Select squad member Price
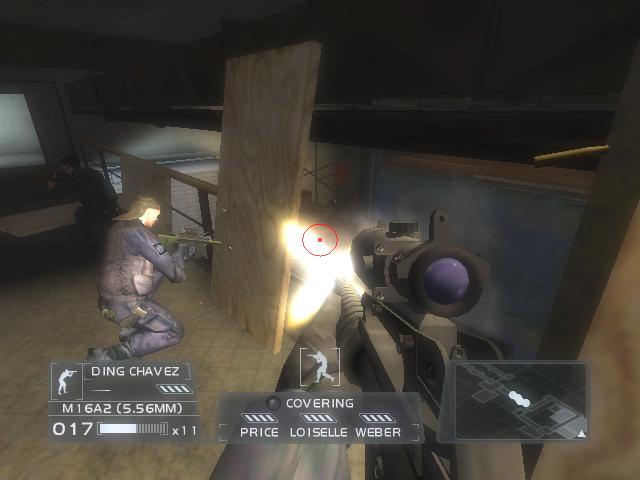The height and width of the screenshot is (480, 640). (x=259, y=432)
